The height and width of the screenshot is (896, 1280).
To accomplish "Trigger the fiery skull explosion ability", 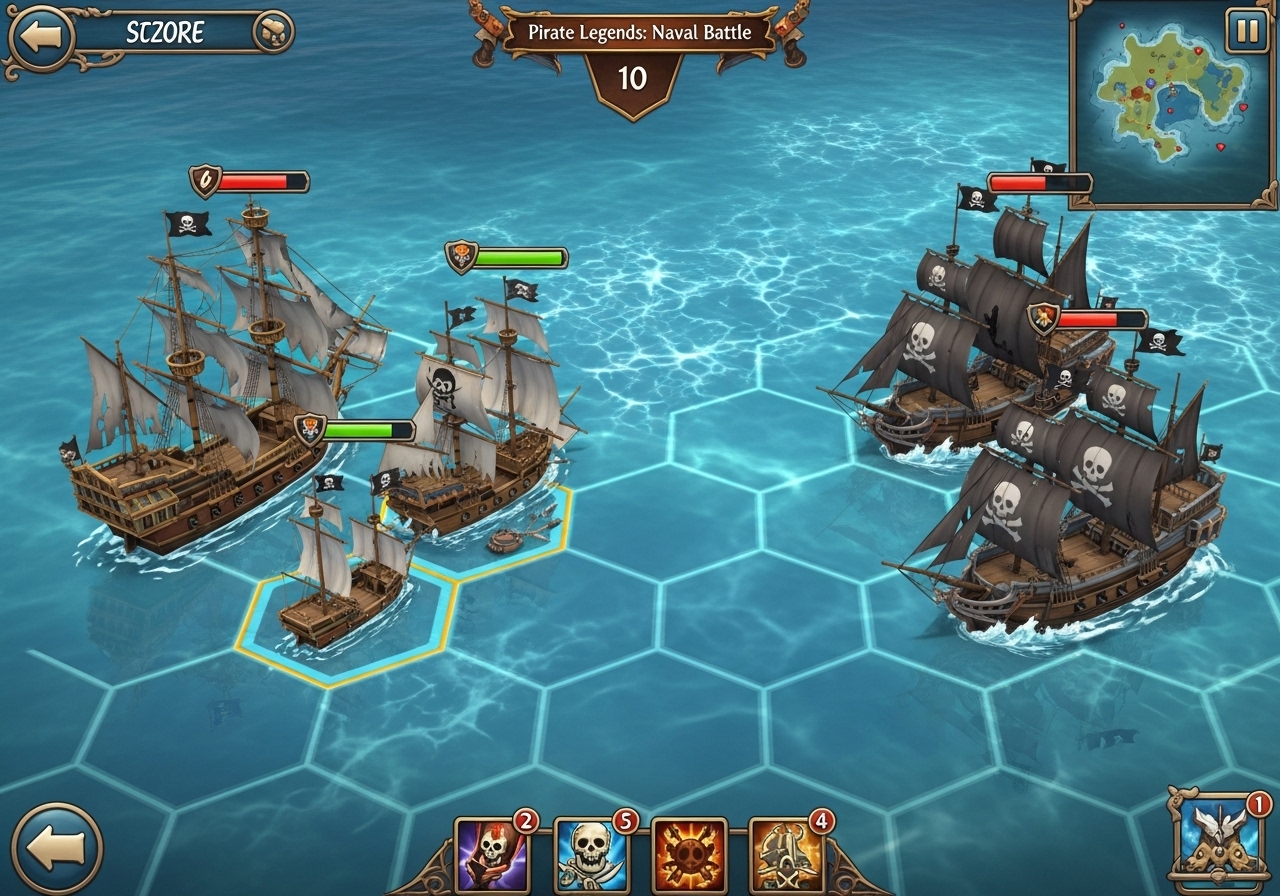I will coord(688,855).
